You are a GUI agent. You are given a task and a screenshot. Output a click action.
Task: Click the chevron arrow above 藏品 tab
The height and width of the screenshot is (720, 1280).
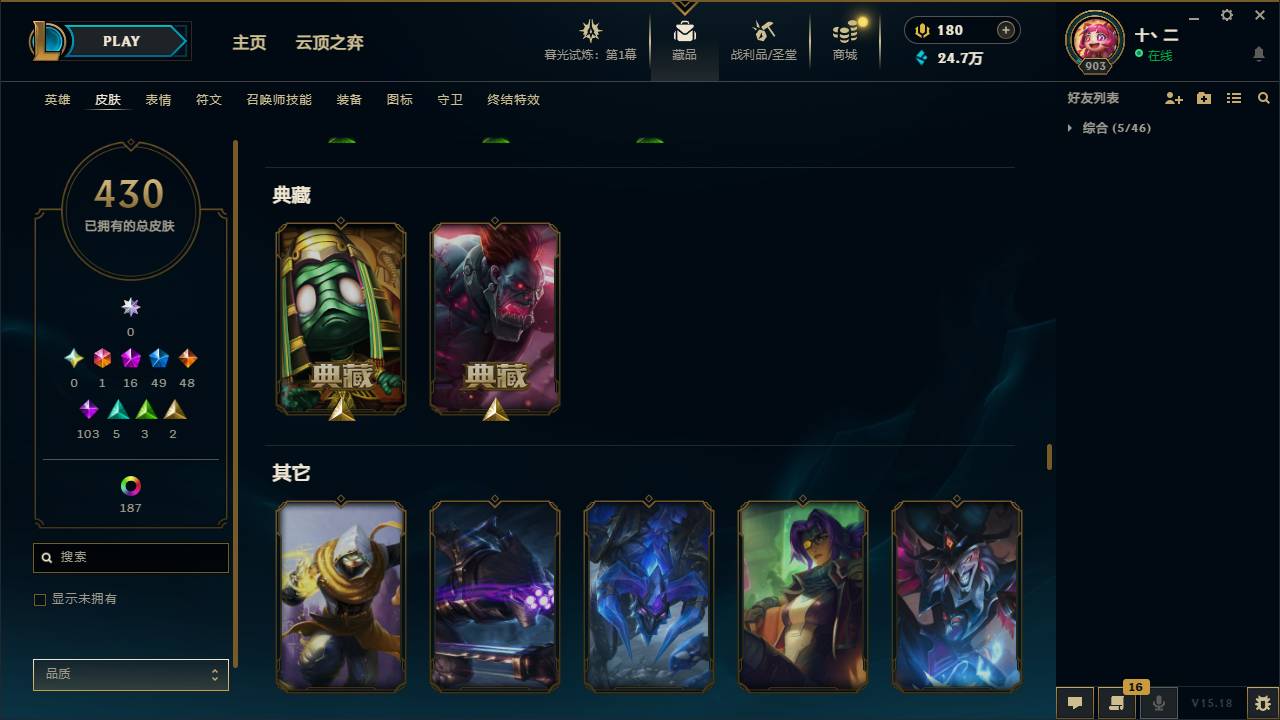pyautogui.click(x=684, y=6)
